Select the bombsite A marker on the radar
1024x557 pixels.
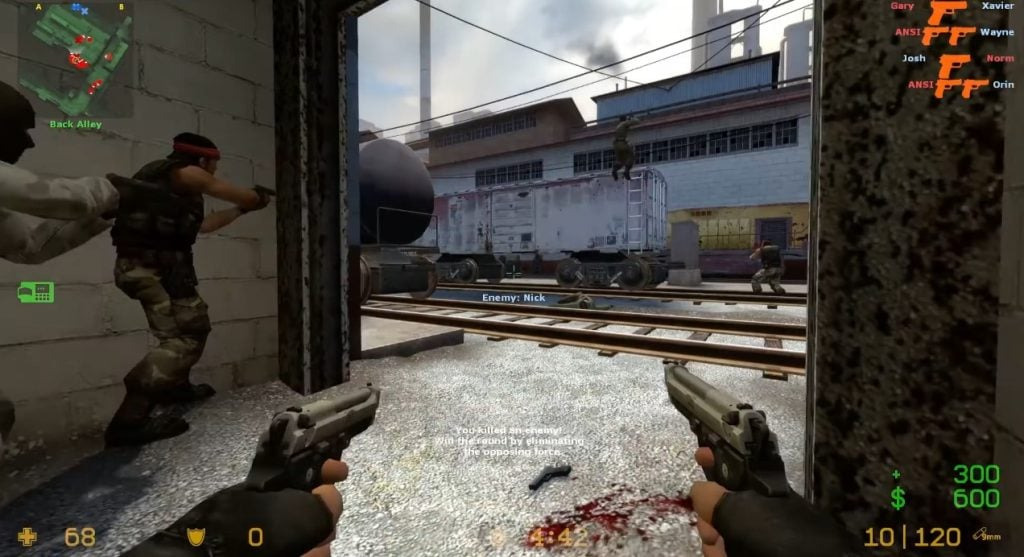point(38,7)
